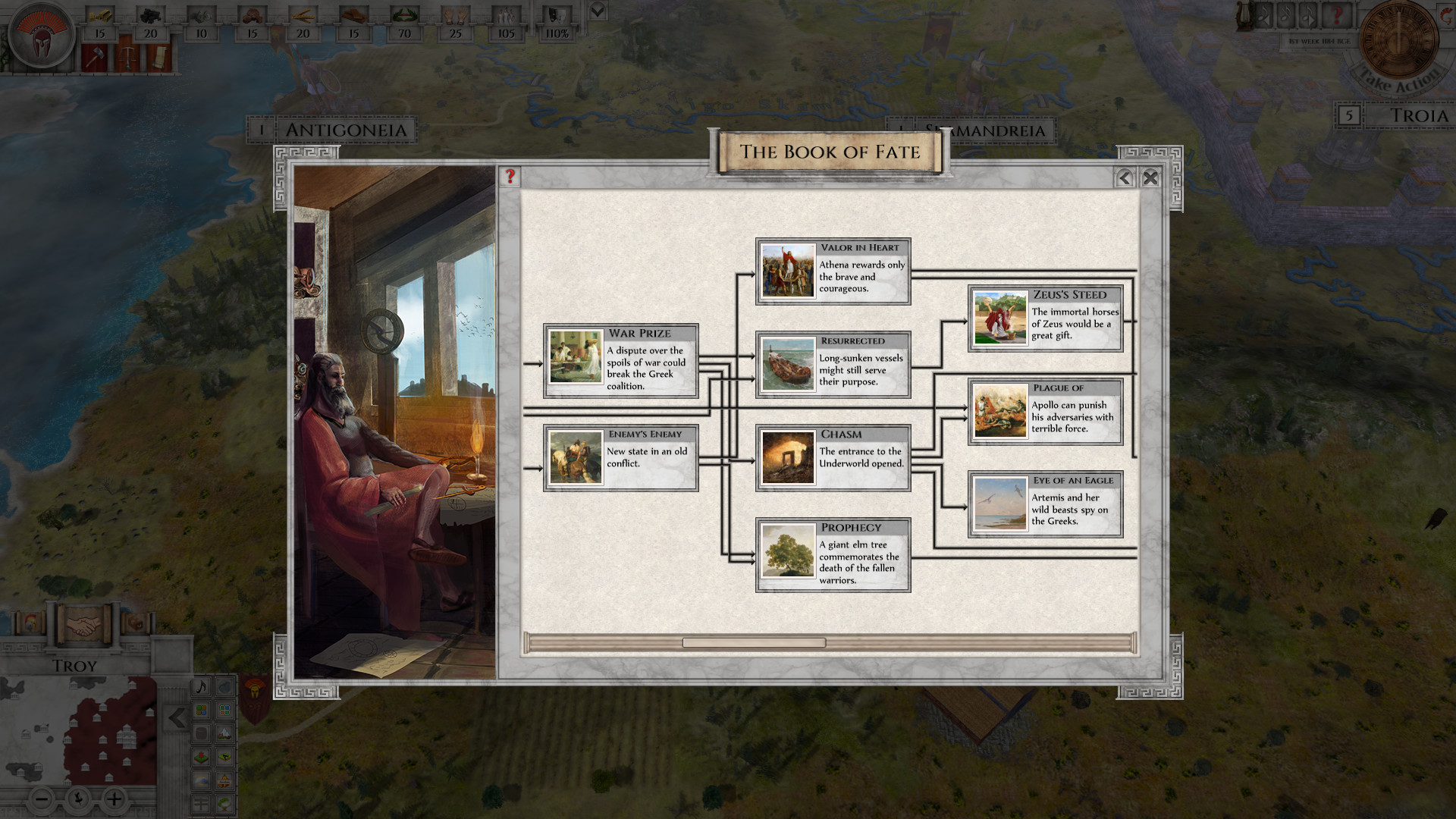Select the hammer production icon under the faction emblem
This screenshot has width=1456, height=819.
[x=96, y=58]
